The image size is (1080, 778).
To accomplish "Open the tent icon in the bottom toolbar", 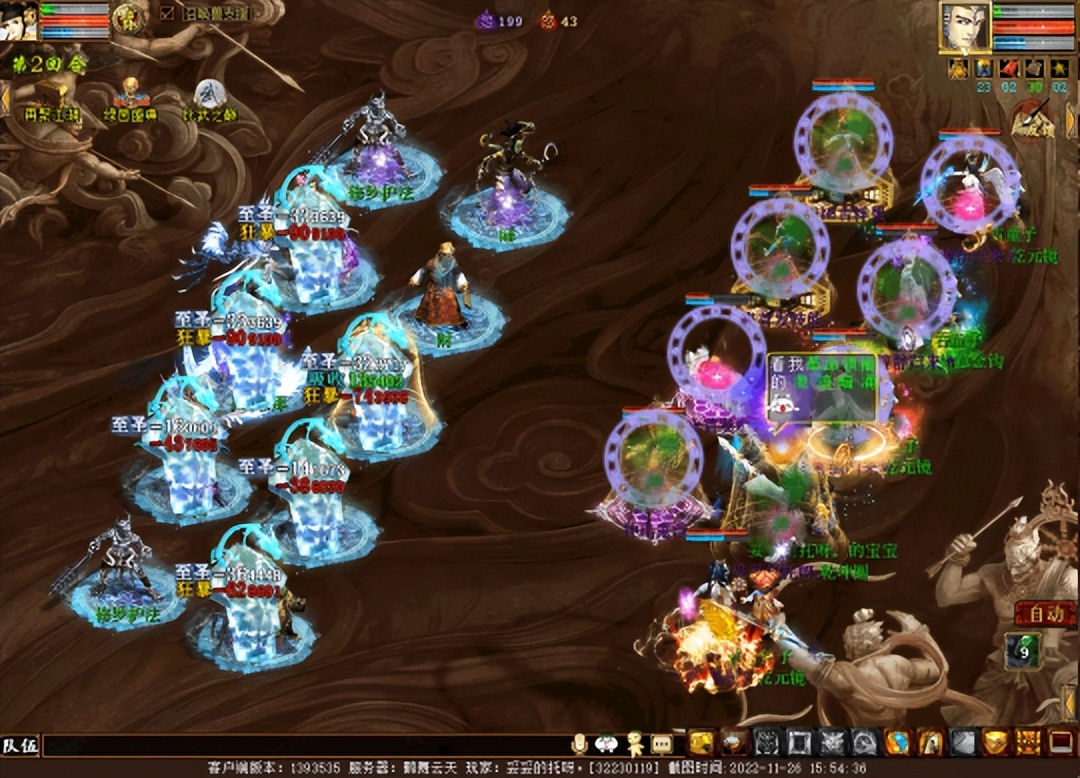I will point(930,742).
